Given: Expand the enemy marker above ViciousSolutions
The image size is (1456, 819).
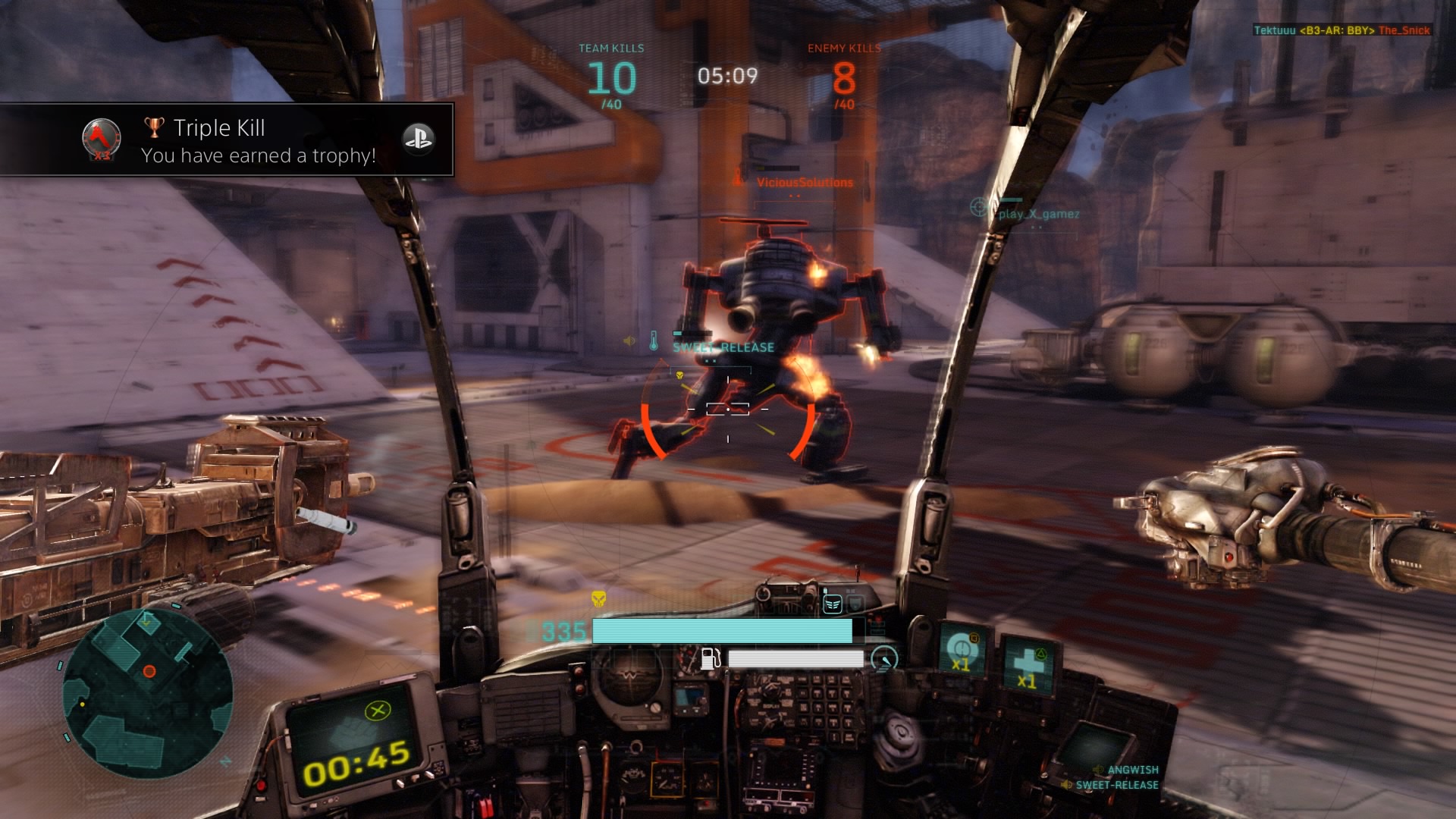Looking at the screenshot, I should [x=736, y=180].
